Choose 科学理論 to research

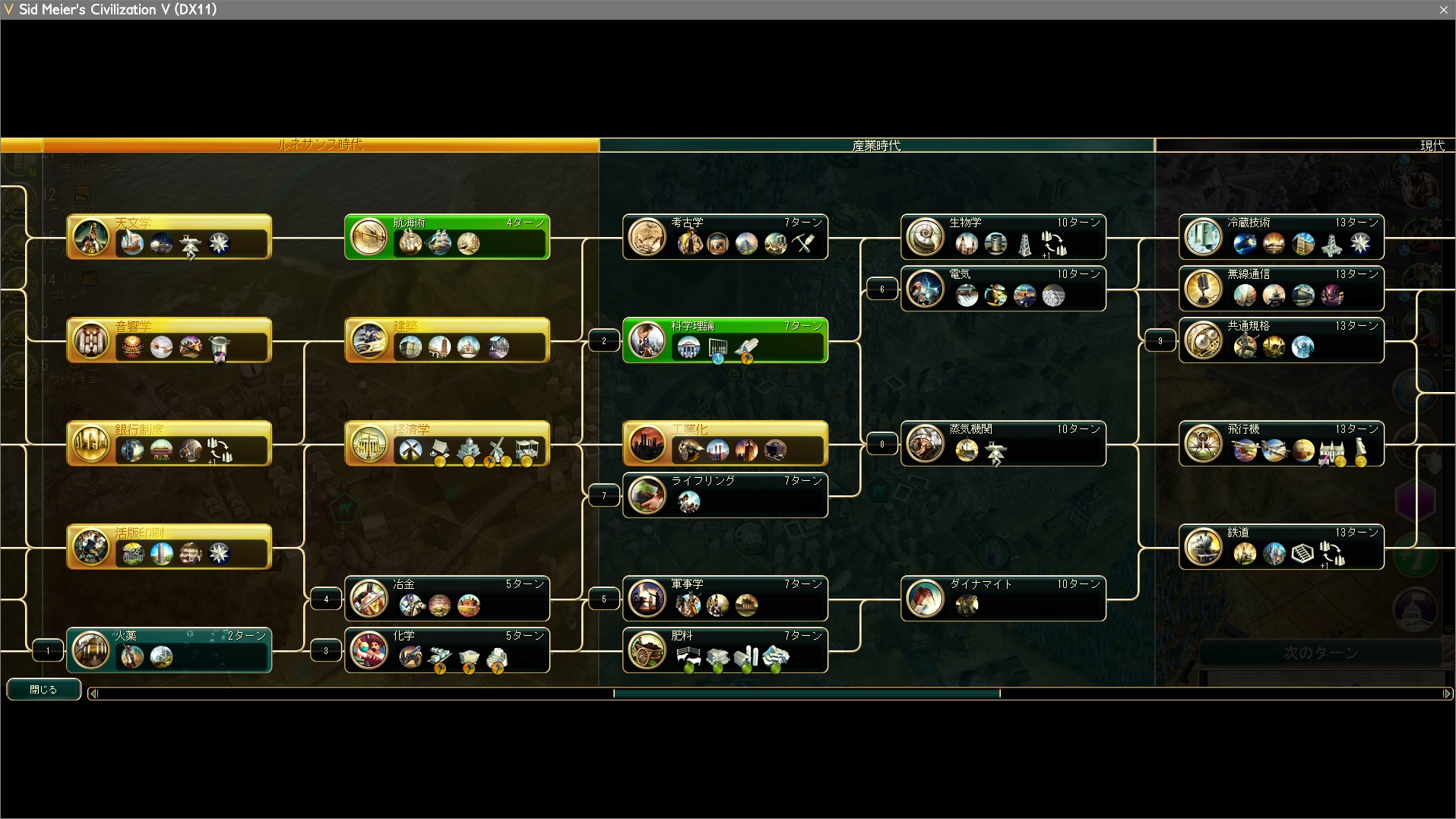725,340
